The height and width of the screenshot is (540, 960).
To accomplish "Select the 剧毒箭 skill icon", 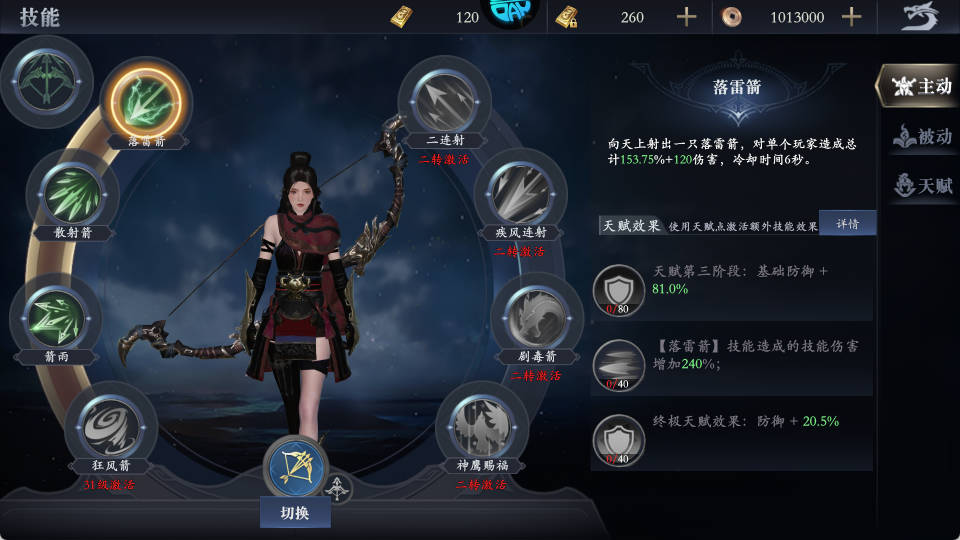I will [536, 315].
